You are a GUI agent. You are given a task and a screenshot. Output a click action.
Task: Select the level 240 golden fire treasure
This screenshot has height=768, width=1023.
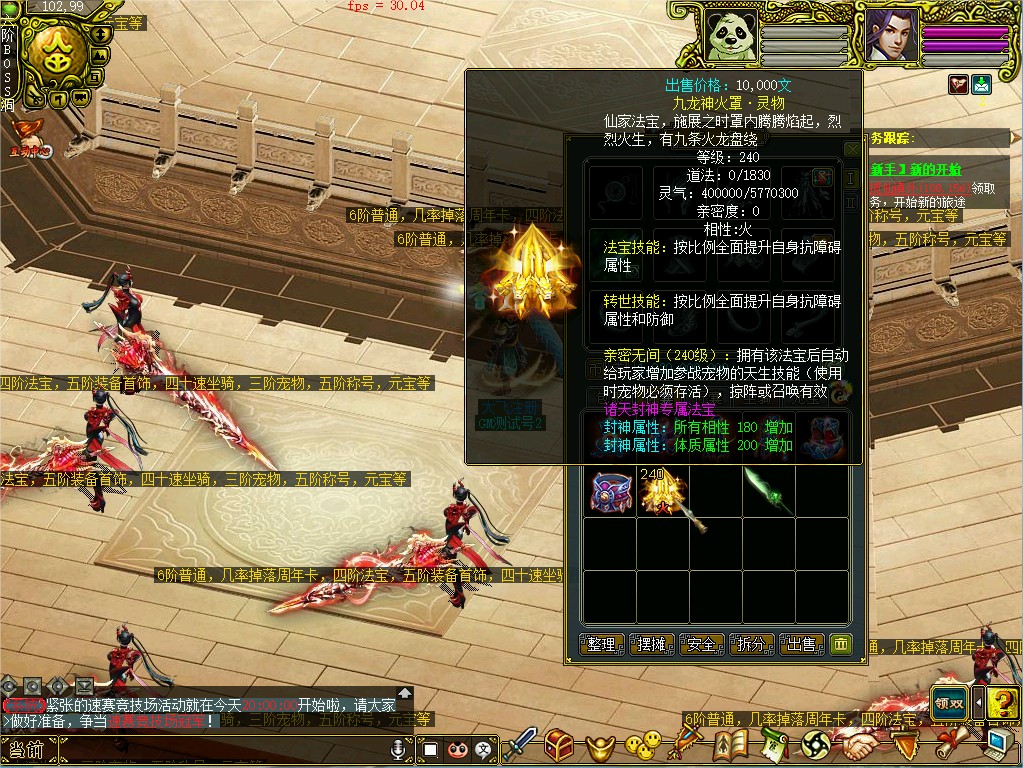point(660,492)
